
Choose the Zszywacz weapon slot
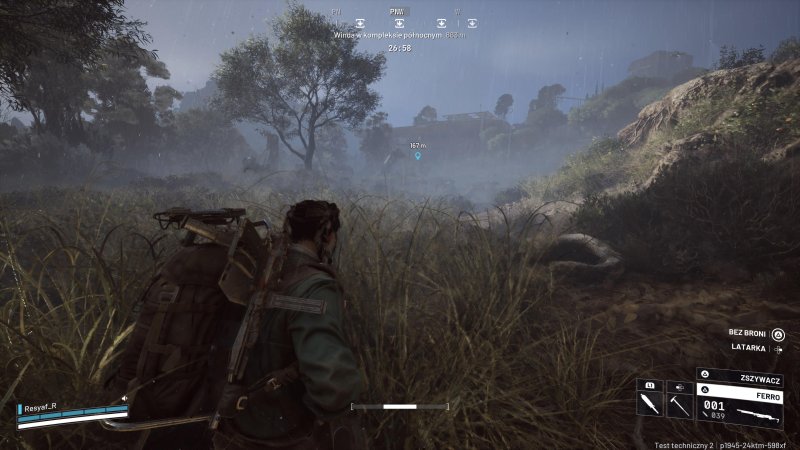pyautogui.click(x=740, y=380)
